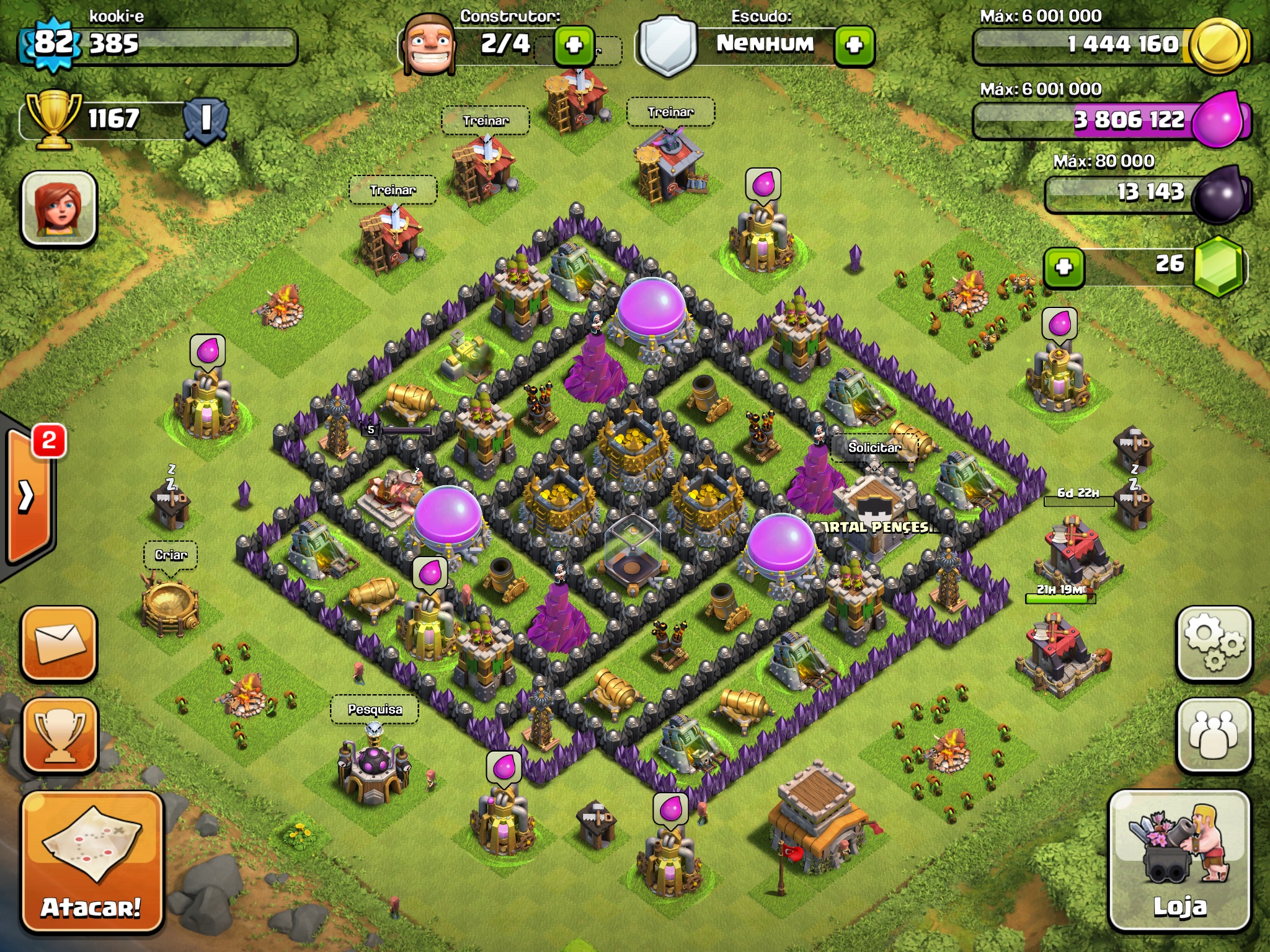Open the level 82 experience badge
Screen dimensions: 1270x952
(x=53, y=43)
